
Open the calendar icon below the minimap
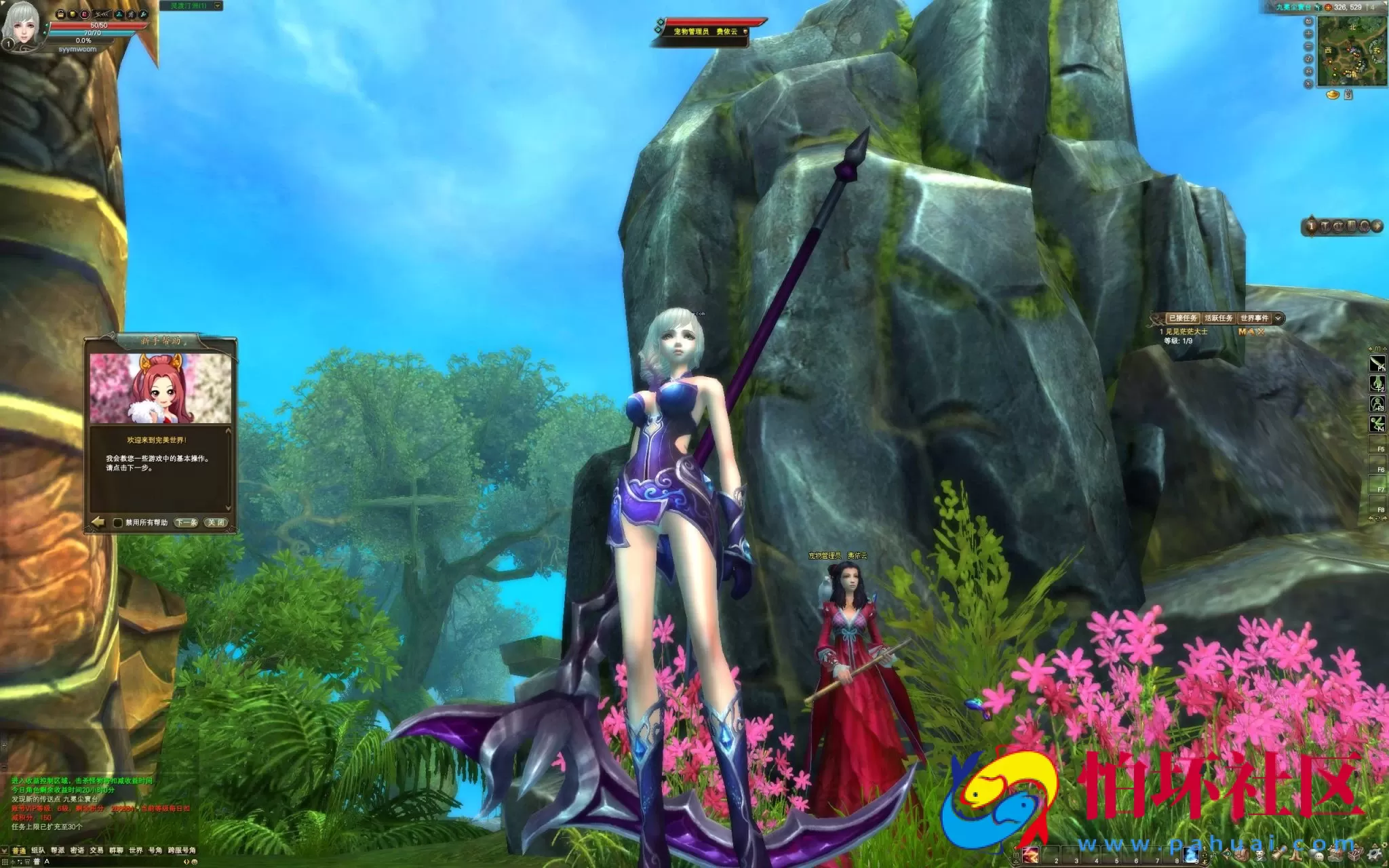pos(1348,95)
